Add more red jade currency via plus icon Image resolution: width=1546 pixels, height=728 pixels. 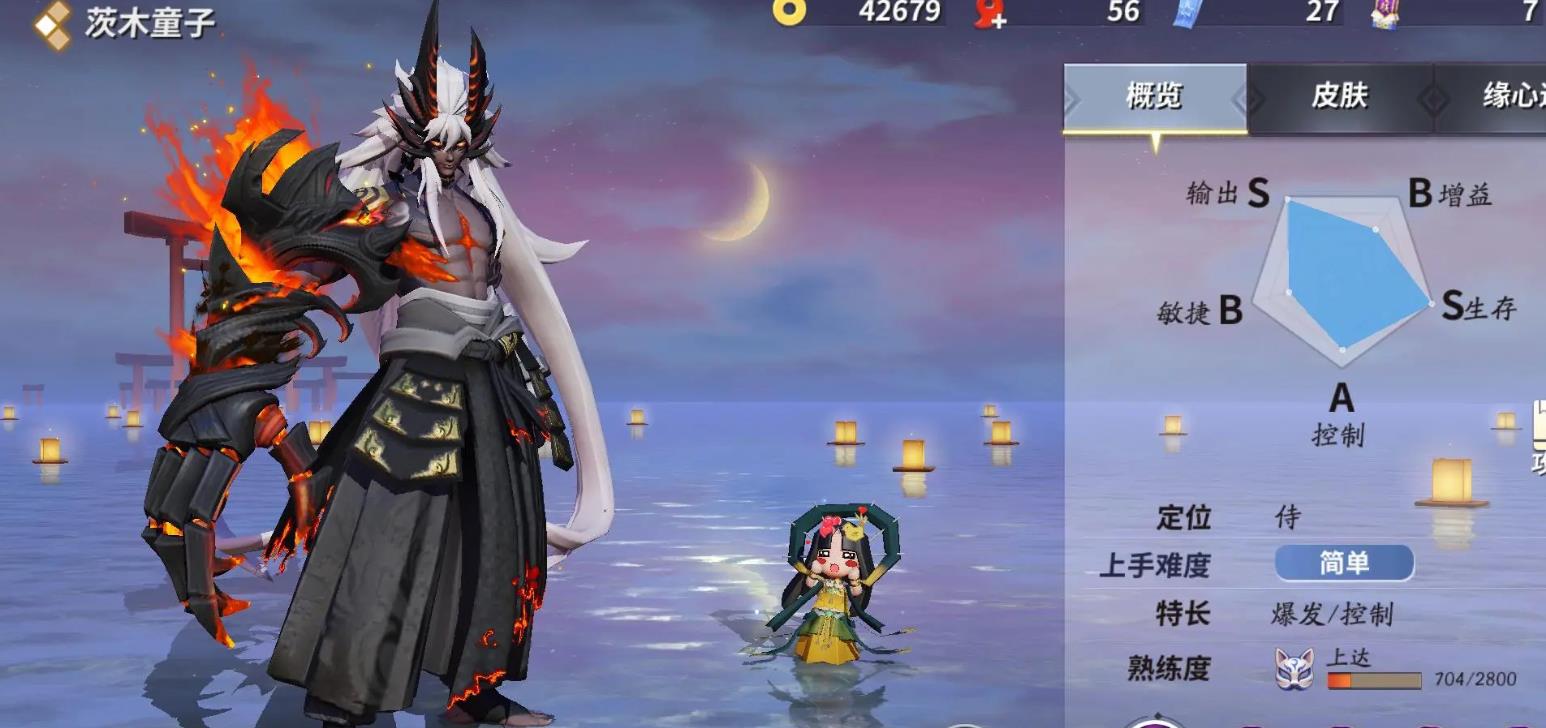pos(990,13)
